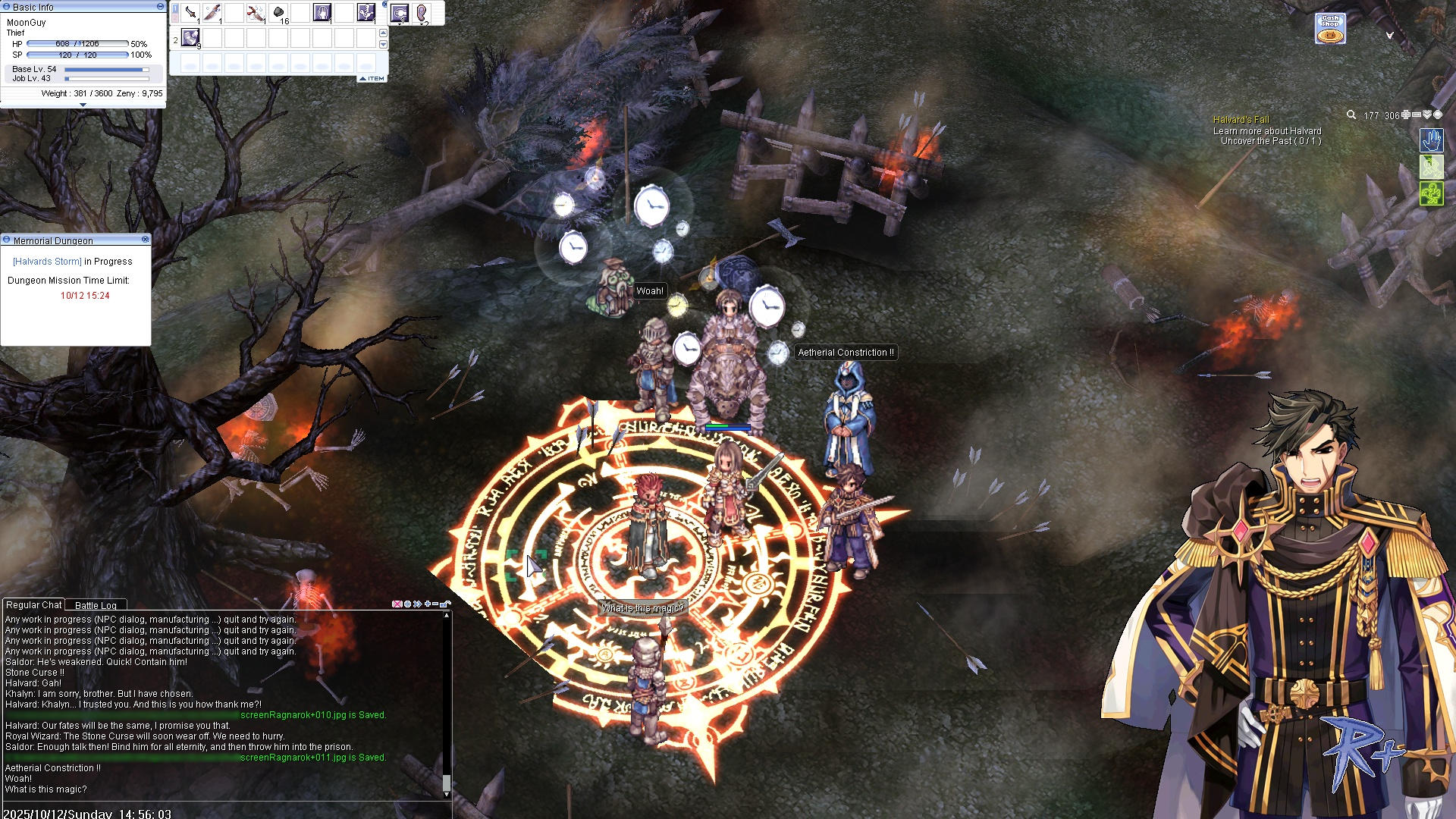This screenshot has height=819, width=1456.
Task: Open the Cash Shop
Action: [1330, 29]
